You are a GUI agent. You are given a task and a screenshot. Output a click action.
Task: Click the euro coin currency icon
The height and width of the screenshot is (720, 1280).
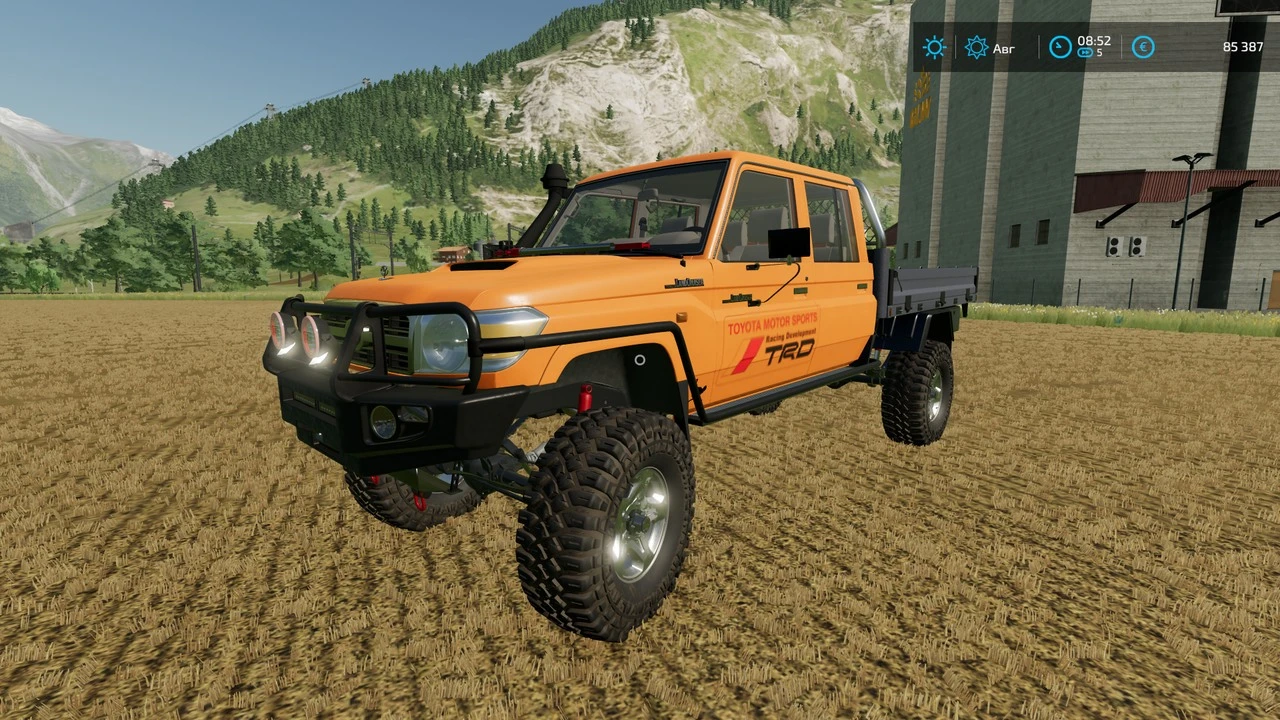click(1143, 47)
